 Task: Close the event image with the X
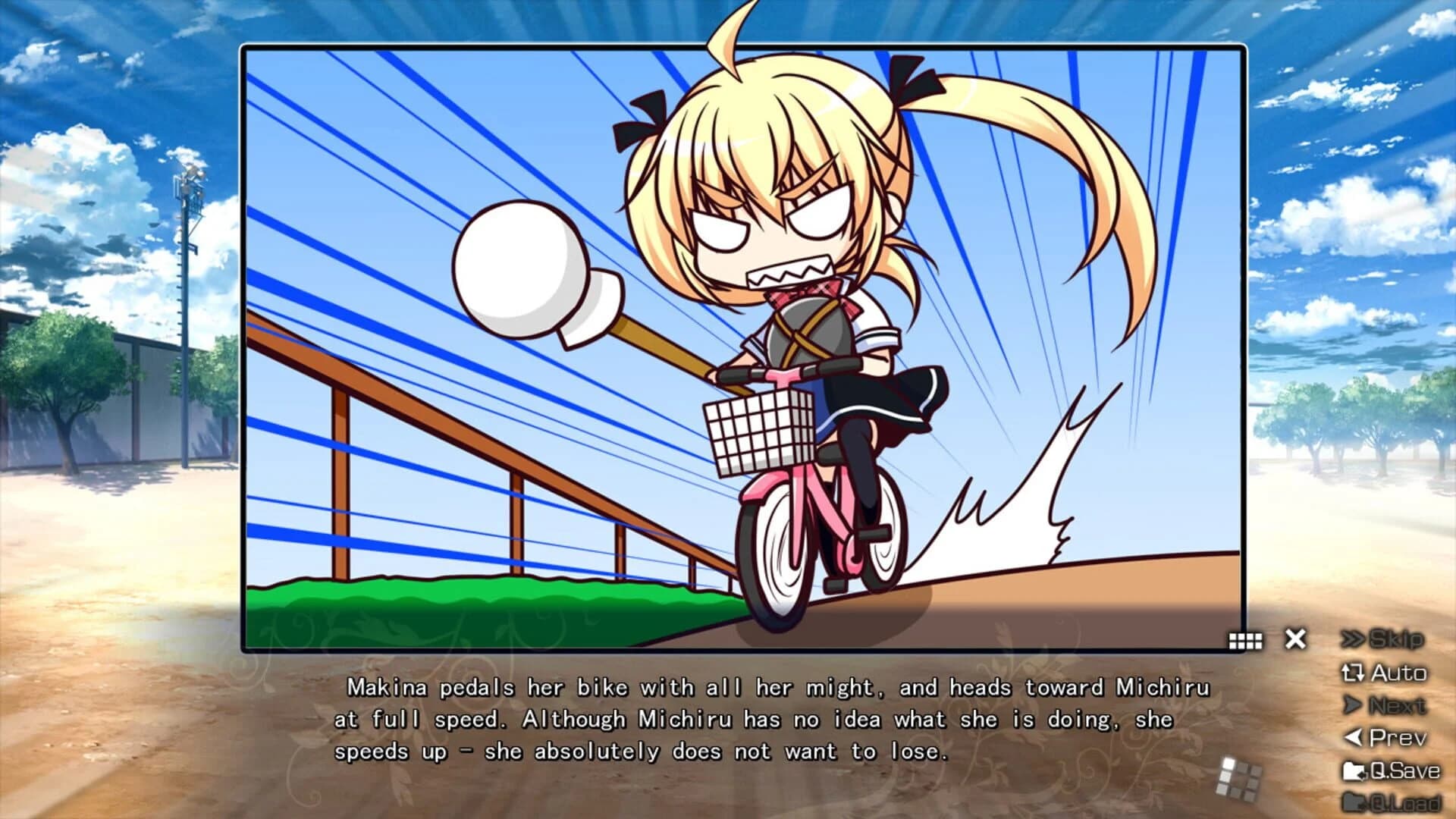(x=1294, y=639)
